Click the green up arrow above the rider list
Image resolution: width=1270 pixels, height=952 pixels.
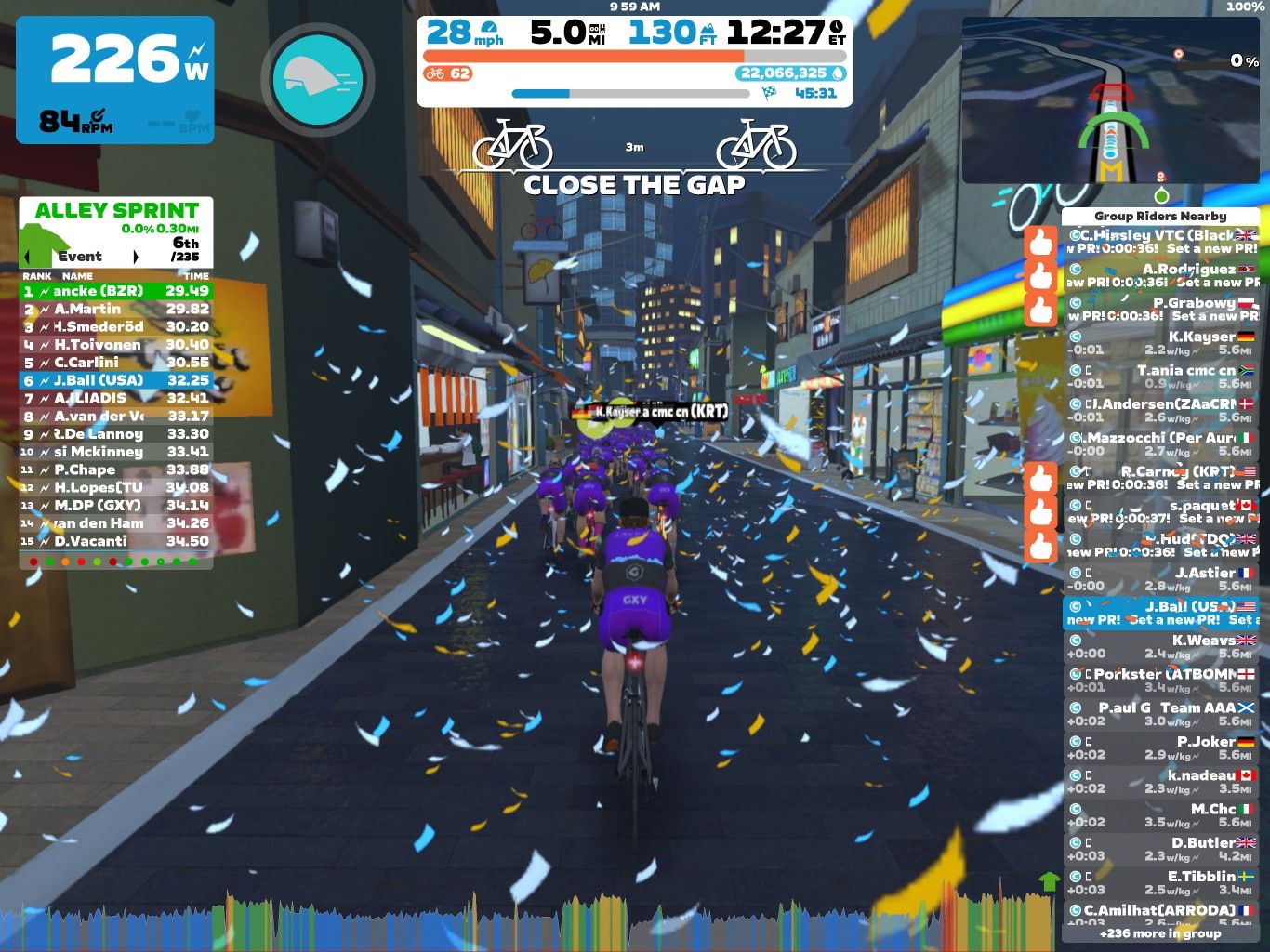(x=1049, y=879)
